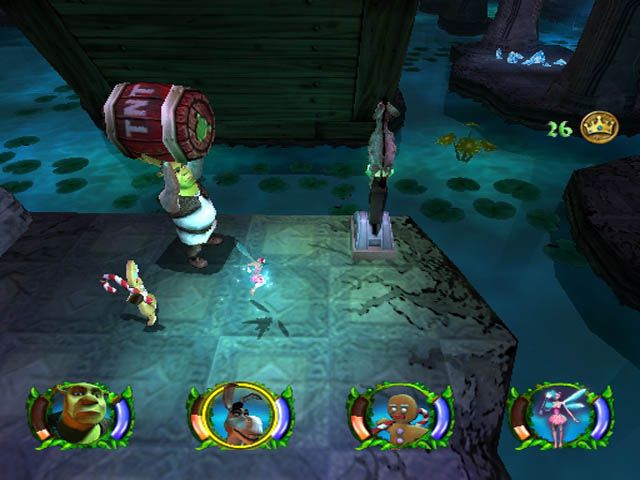The image size is (640, 480).
Task: Pick the blue-haired fairy portrait
Action: coord(559,414)
